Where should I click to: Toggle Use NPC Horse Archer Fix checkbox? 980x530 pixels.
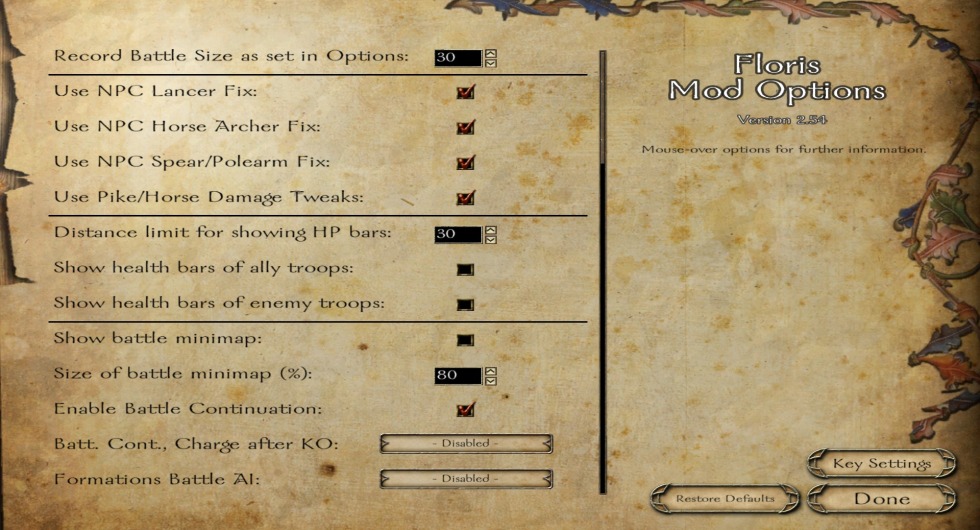coord(465,127)
